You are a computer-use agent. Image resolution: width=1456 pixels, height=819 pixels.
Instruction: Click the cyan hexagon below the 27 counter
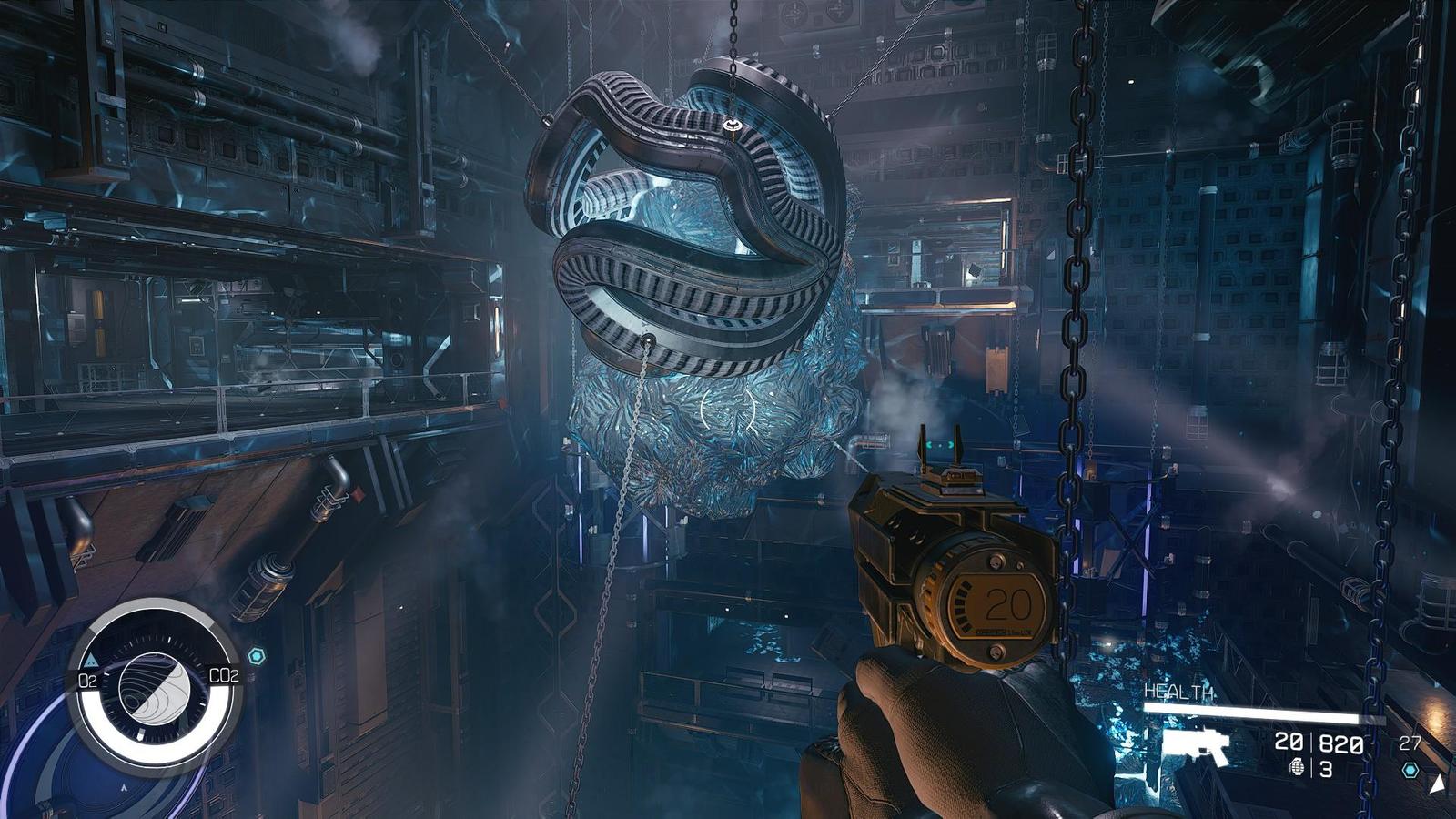[x=1410, y=770]
